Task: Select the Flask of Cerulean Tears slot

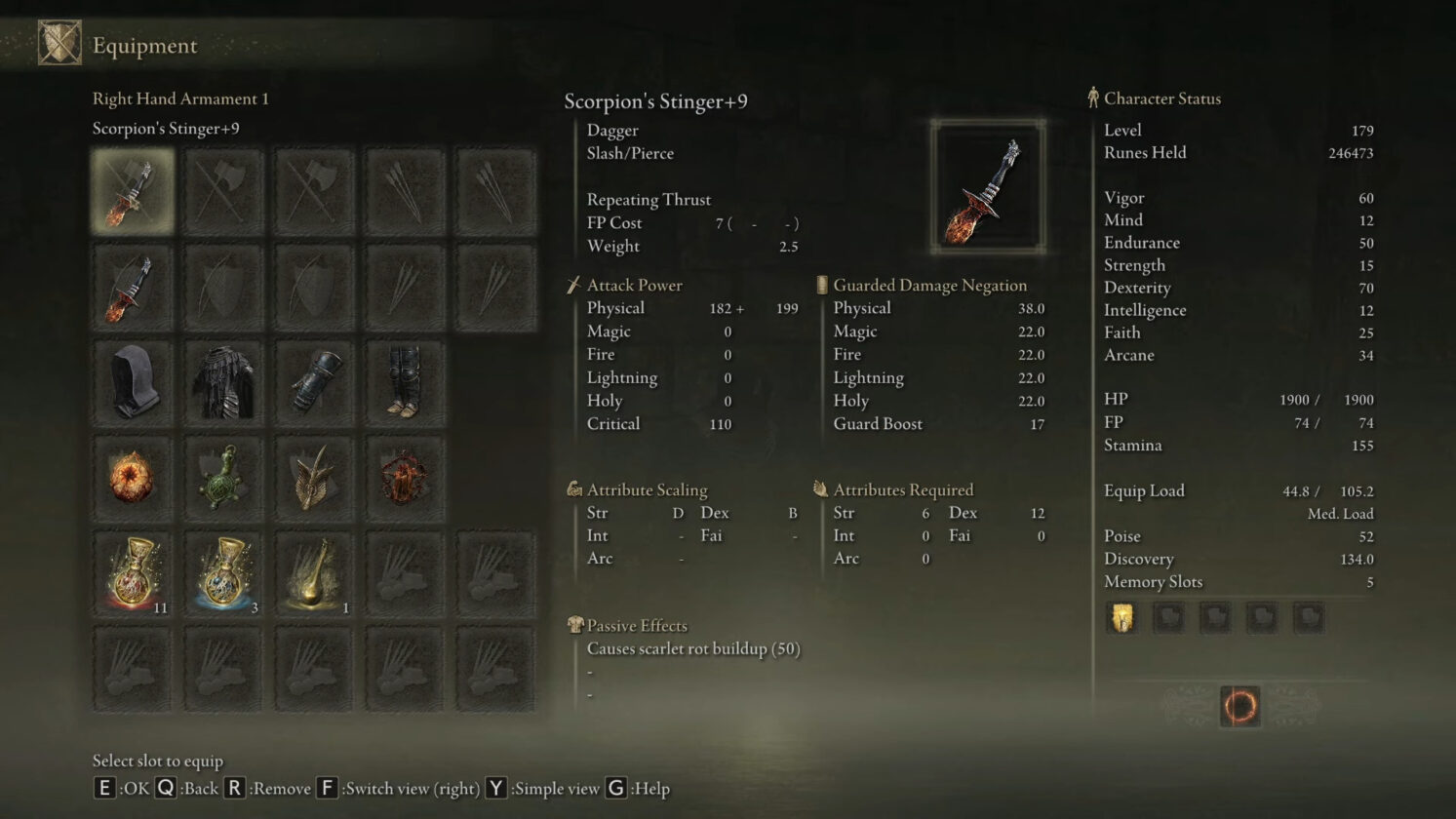Action: click(223, 574)
